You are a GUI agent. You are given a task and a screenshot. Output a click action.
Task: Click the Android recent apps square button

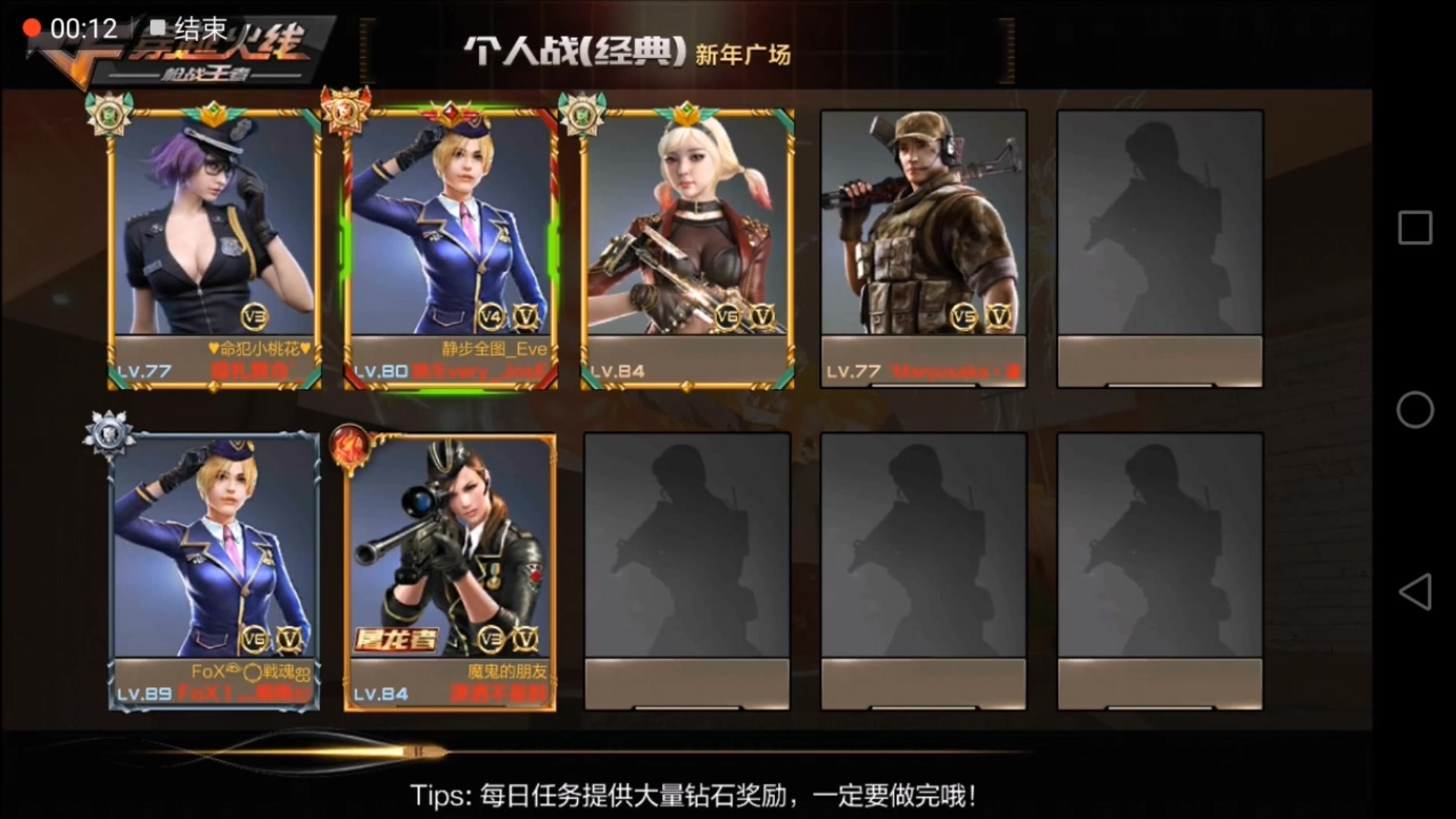tap(1415, 227)
